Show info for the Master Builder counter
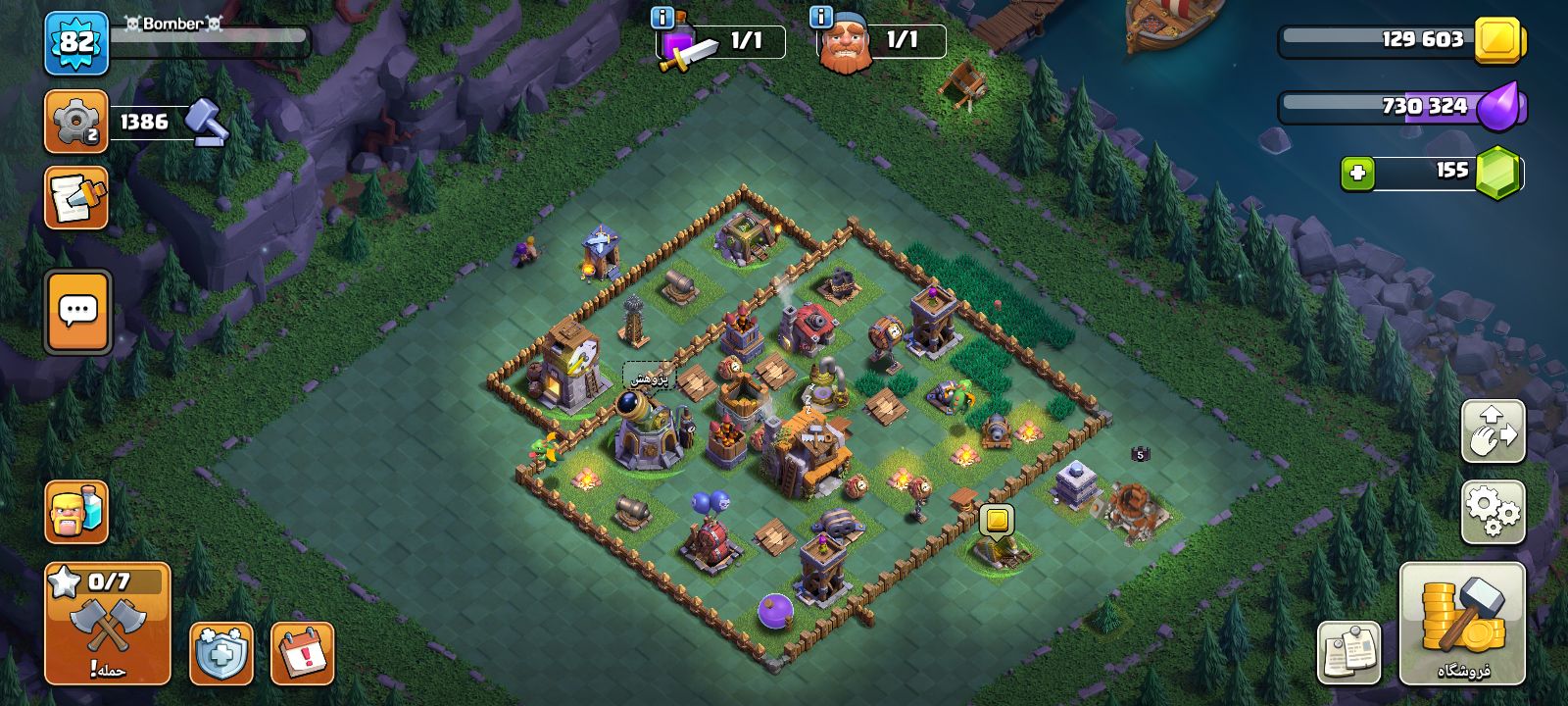This screenshot has width=1568, height=706. [821, 18]
